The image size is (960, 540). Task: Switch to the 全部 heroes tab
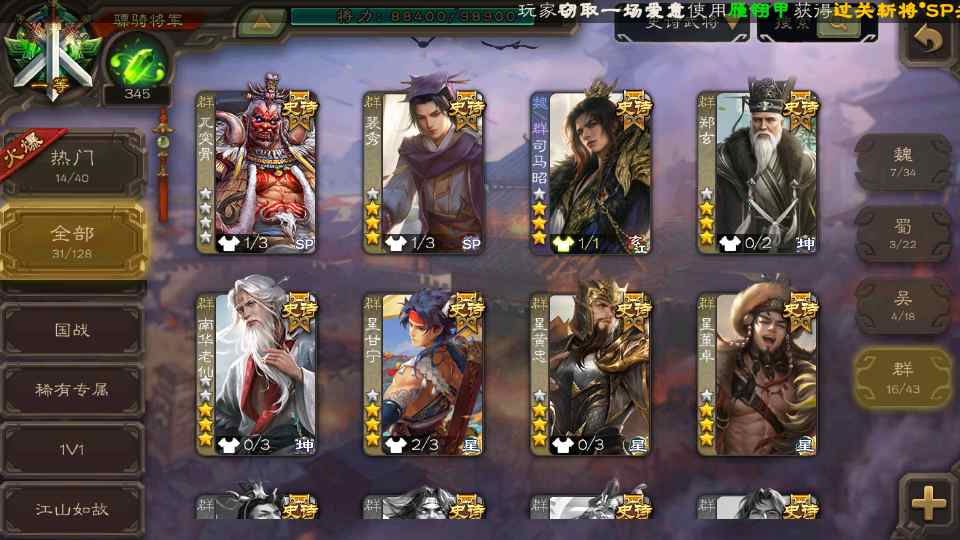click(72, 241)
